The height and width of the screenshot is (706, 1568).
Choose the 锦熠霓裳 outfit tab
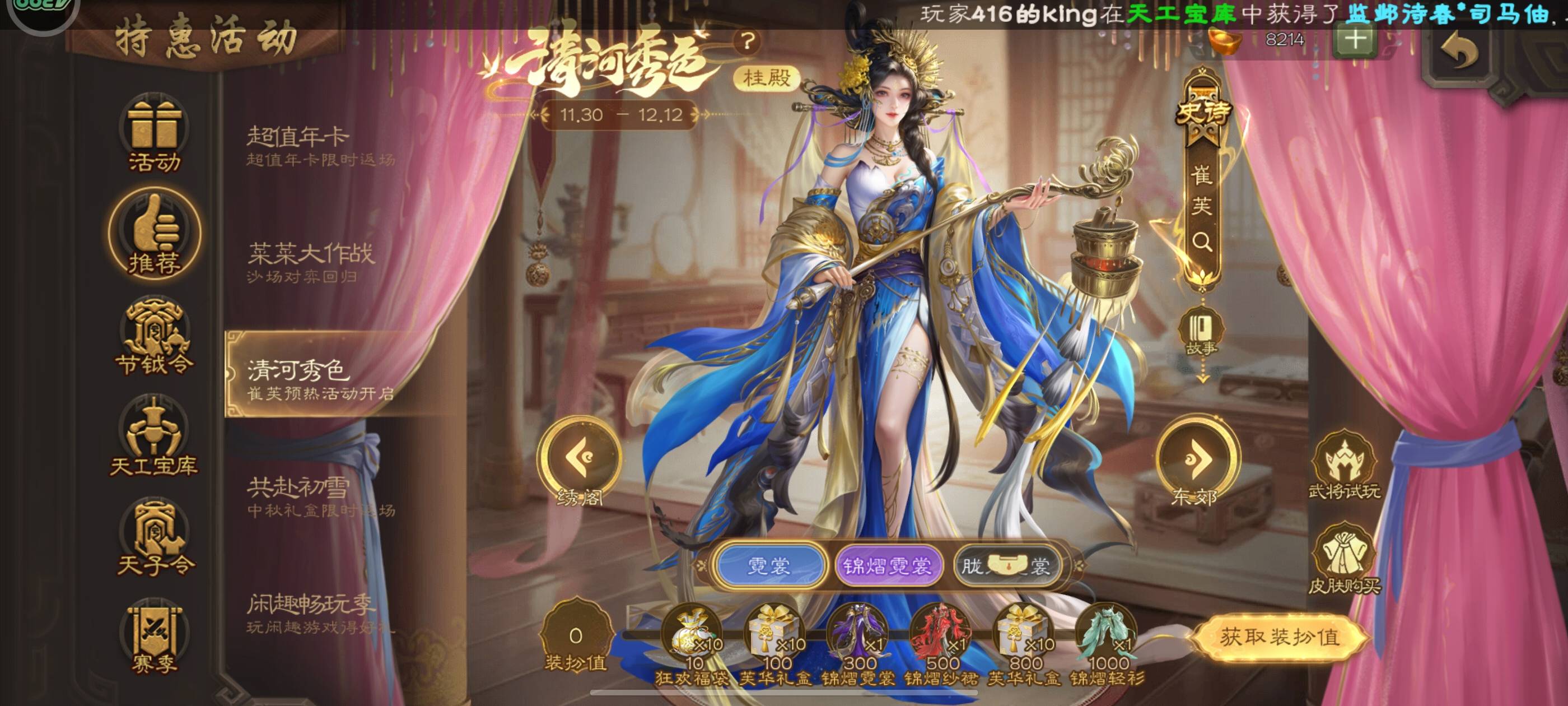887,566
